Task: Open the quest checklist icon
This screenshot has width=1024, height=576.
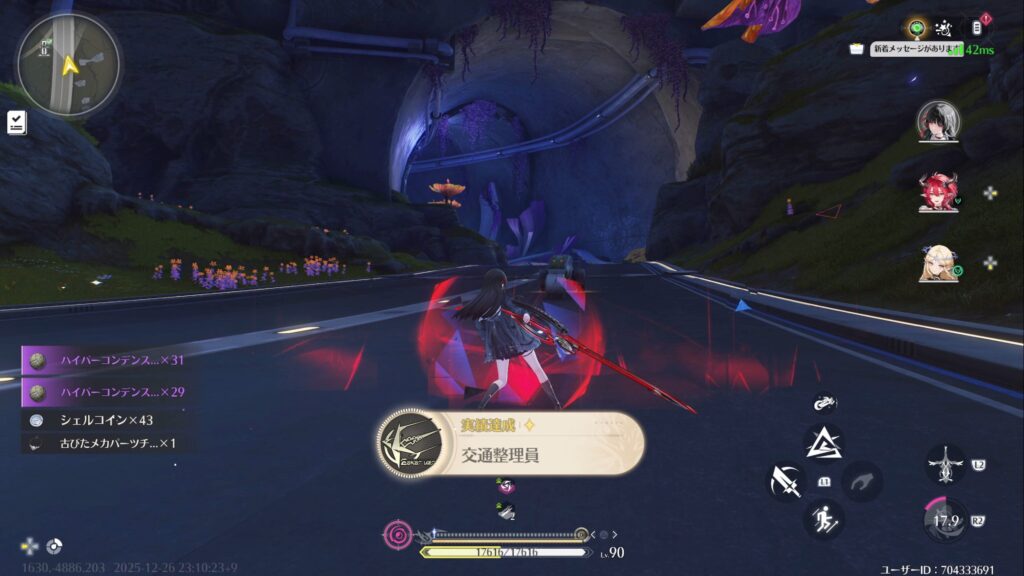Action: coord(17,122)
